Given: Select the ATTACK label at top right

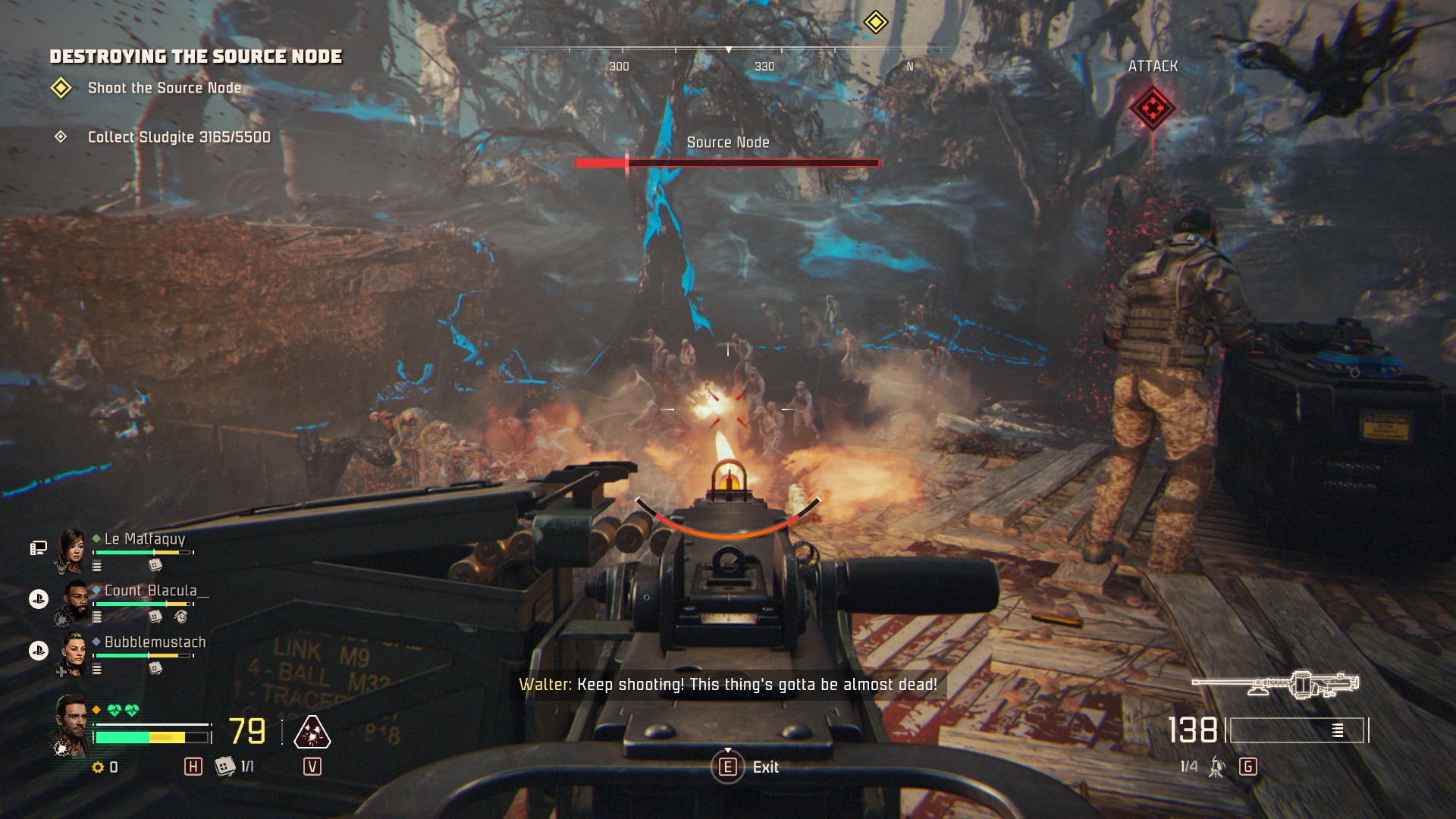Looking at the screenshot, I should pyautogui.click(x=1153, y=66).
